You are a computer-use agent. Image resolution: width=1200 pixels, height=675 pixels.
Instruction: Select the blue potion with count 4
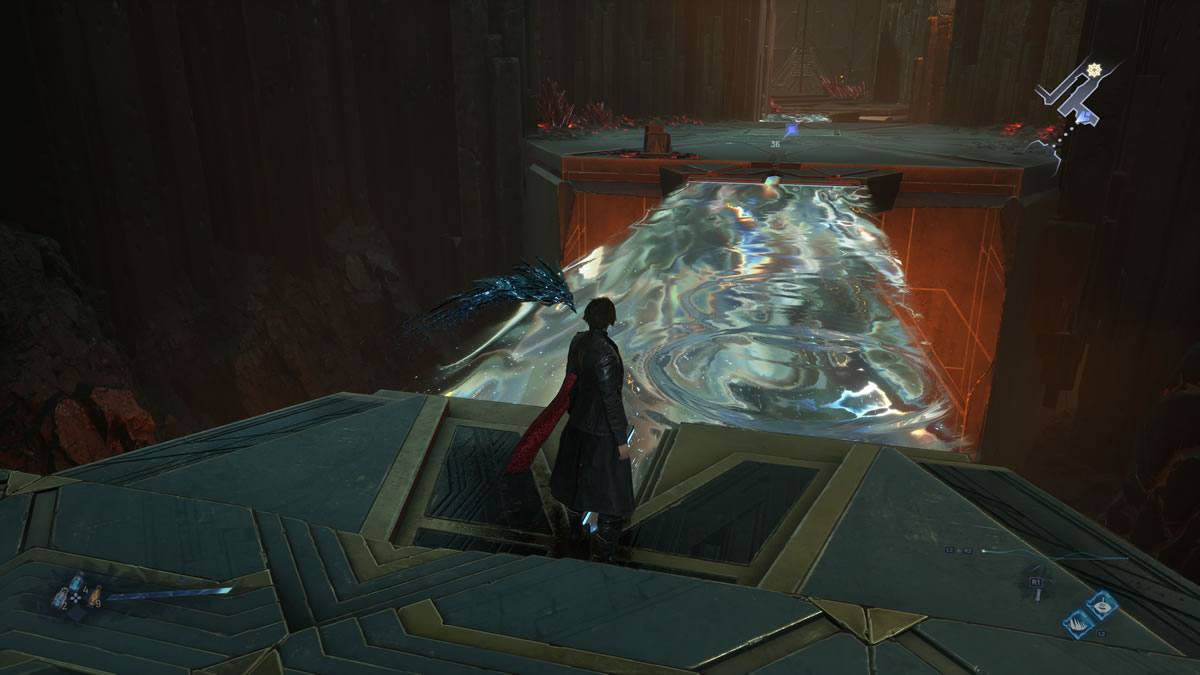pos(76,584)
